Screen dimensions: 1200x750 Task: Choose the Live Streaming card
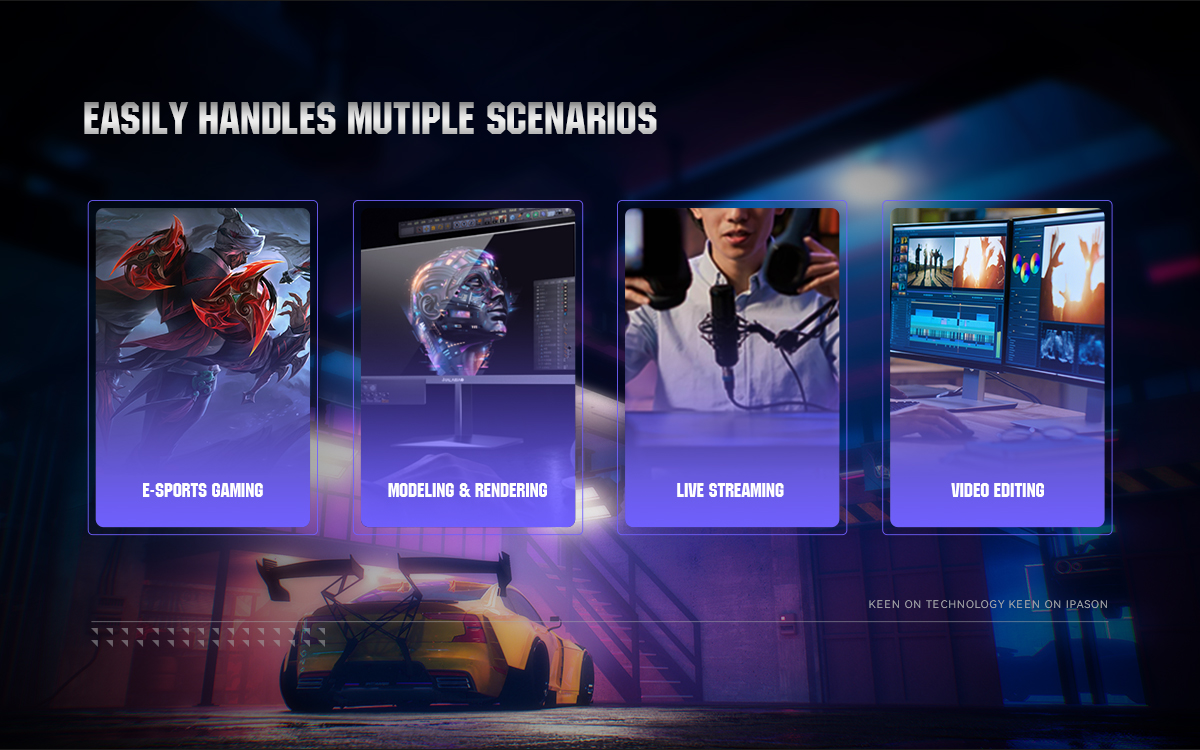[x=732, y=367]
